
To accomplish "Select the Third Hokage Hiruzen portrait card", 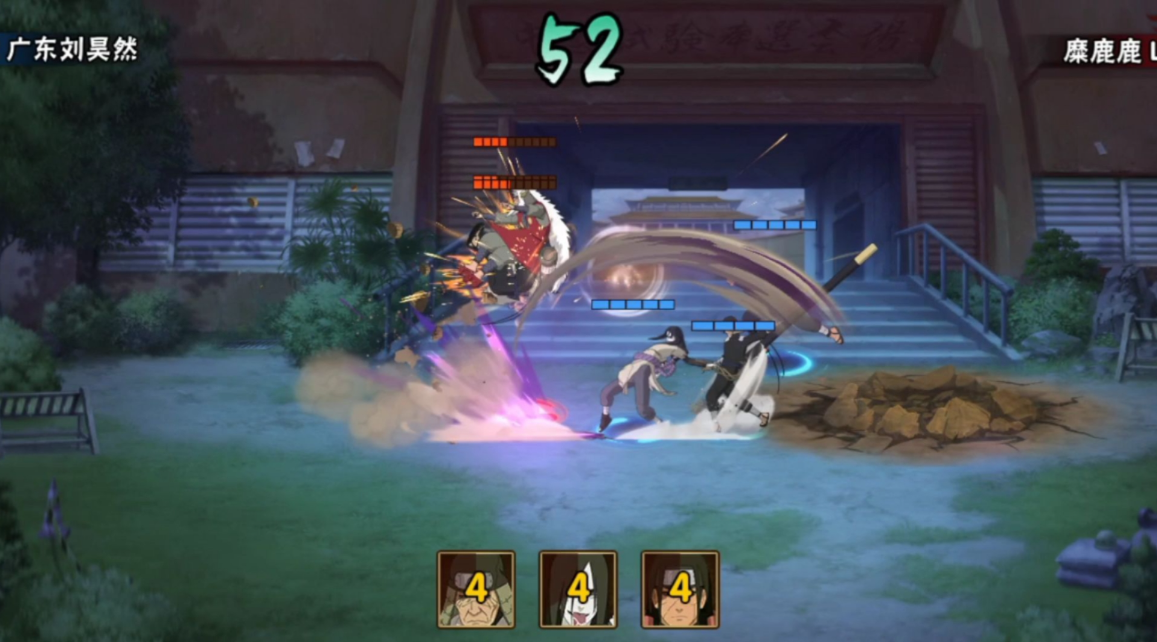I will click(x=476, y=589).
